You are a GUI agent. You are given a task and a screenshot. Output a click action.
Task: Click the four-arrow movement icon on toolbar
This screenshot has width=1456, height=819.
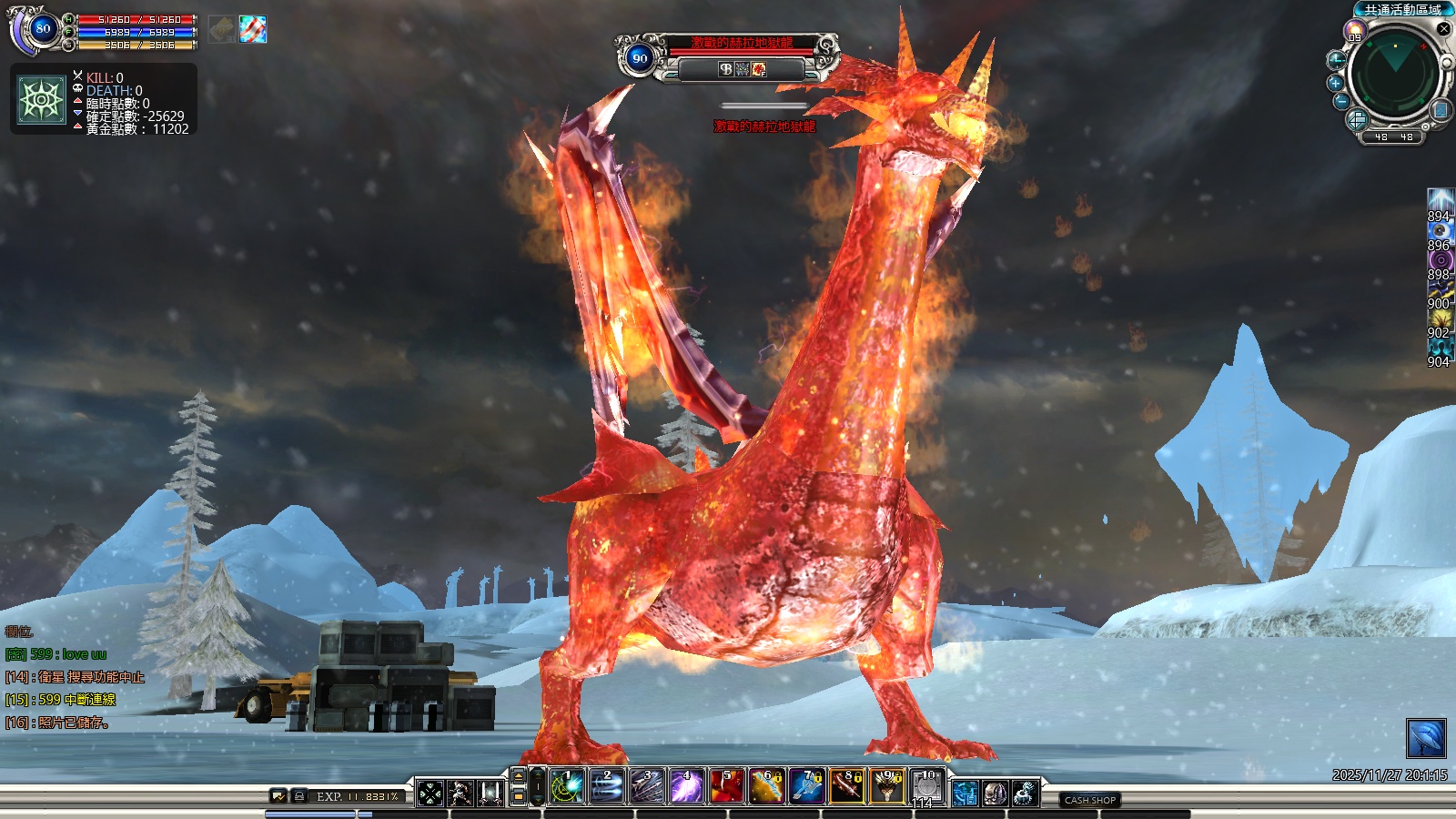click(x=430, y=794)
